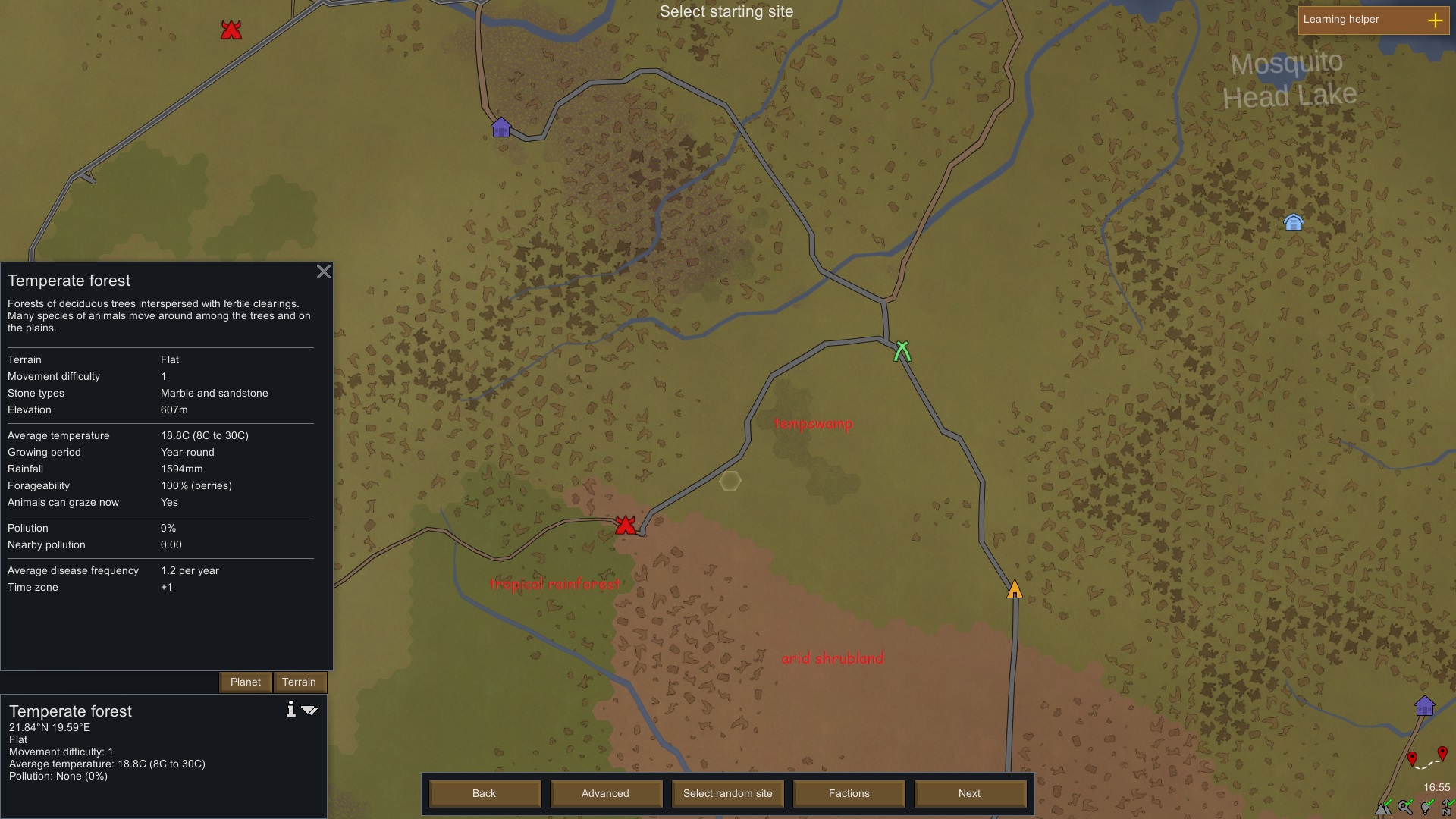
Task: Click Next to confirm the starting site
Action: coord(970,793)
